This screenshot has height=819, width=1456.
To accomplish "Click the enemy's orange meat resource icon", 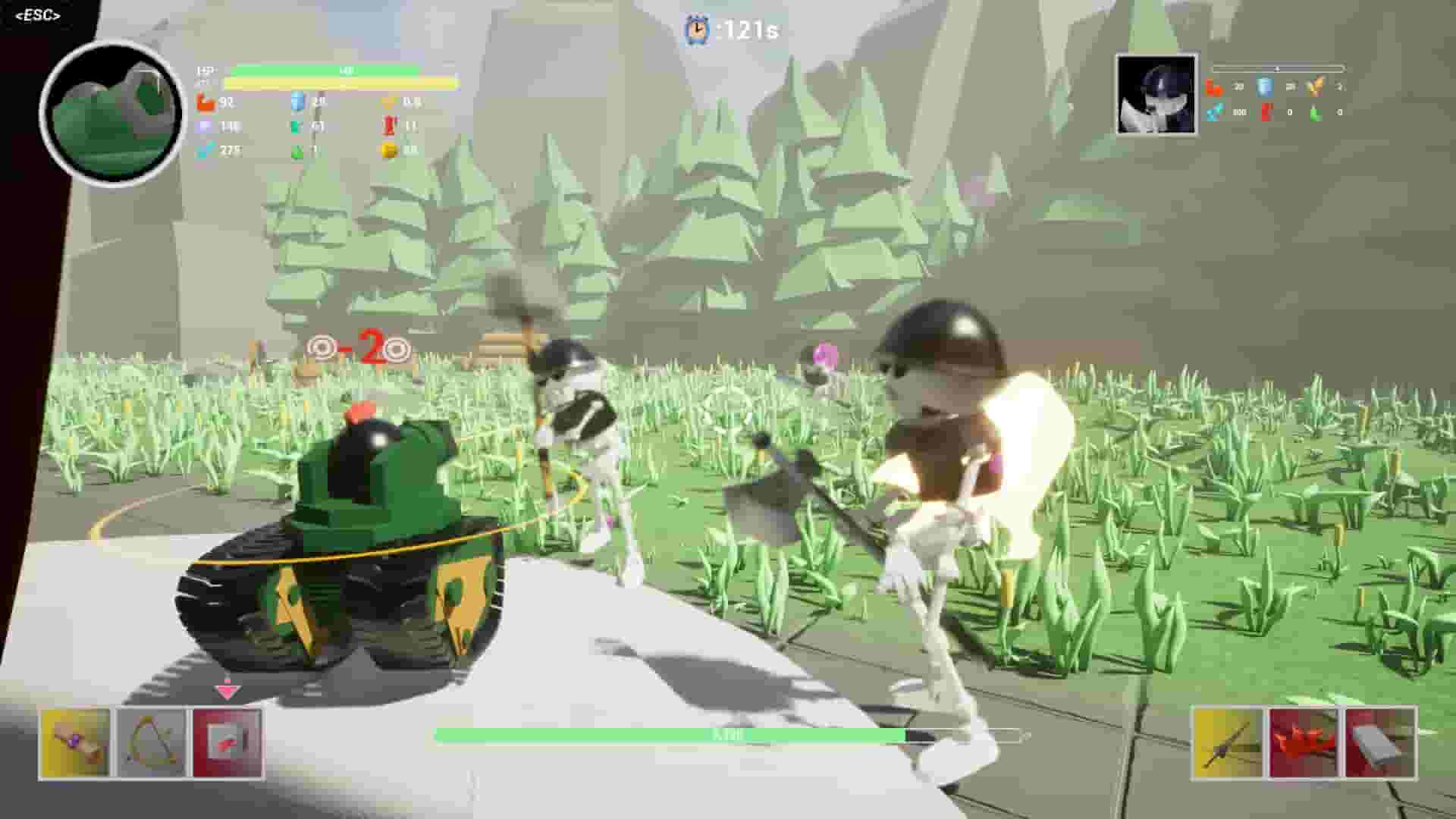I will tap(1213, 86).
